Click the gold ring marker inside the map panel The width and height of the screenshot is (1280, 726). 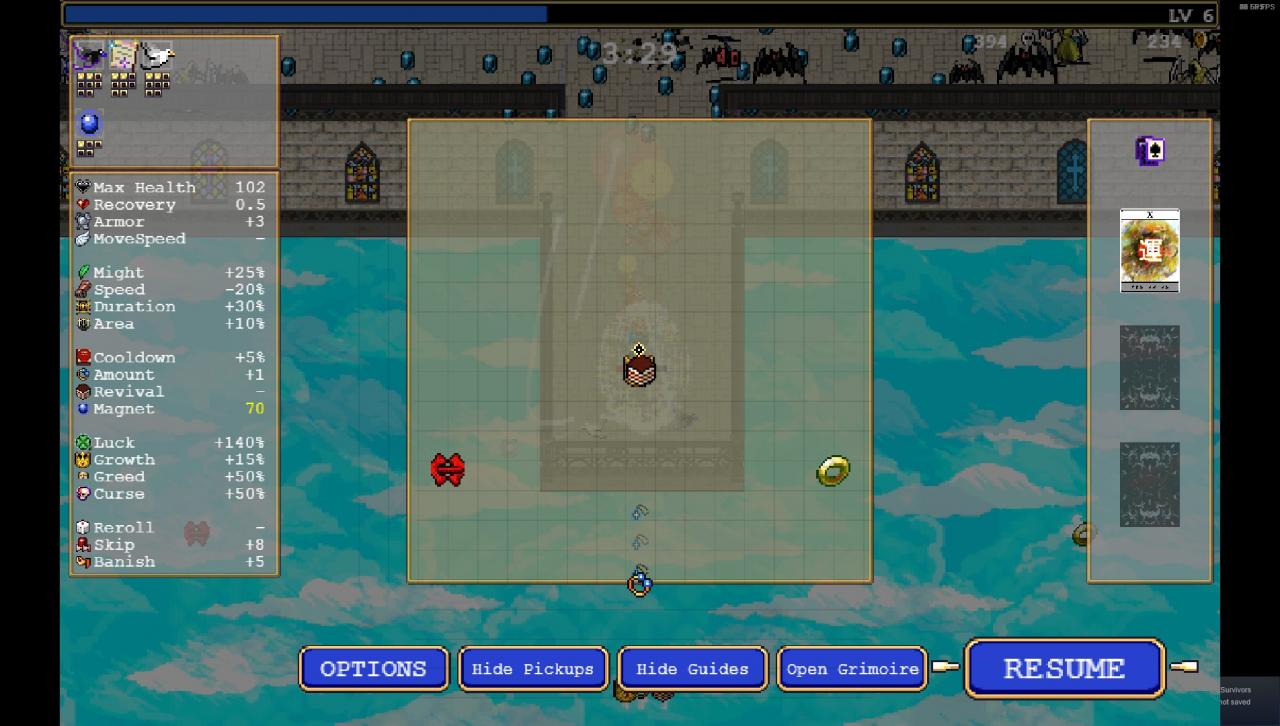[x=833, y=470]
